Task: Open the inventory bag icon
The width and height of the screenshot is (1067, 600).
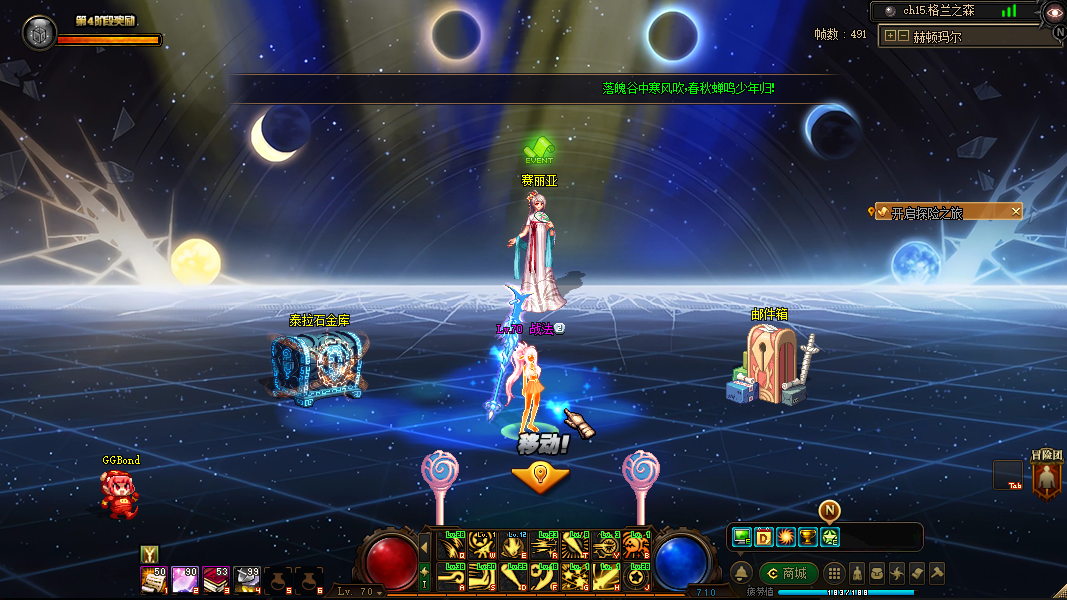Action: pos(876,574)
